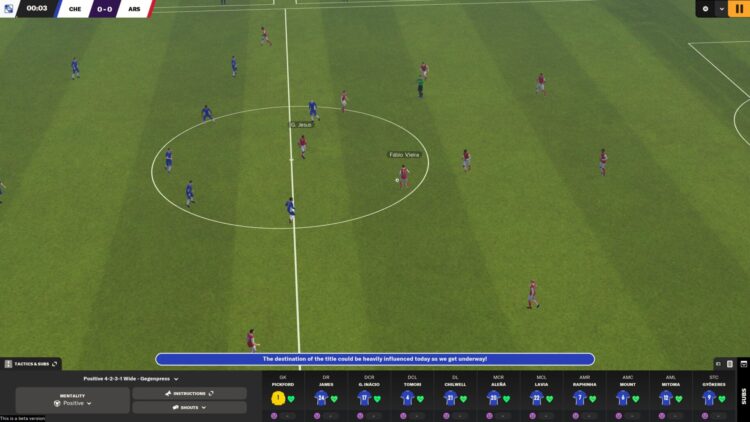
Task: Select James in the DR slot
Action: point(322,398)
